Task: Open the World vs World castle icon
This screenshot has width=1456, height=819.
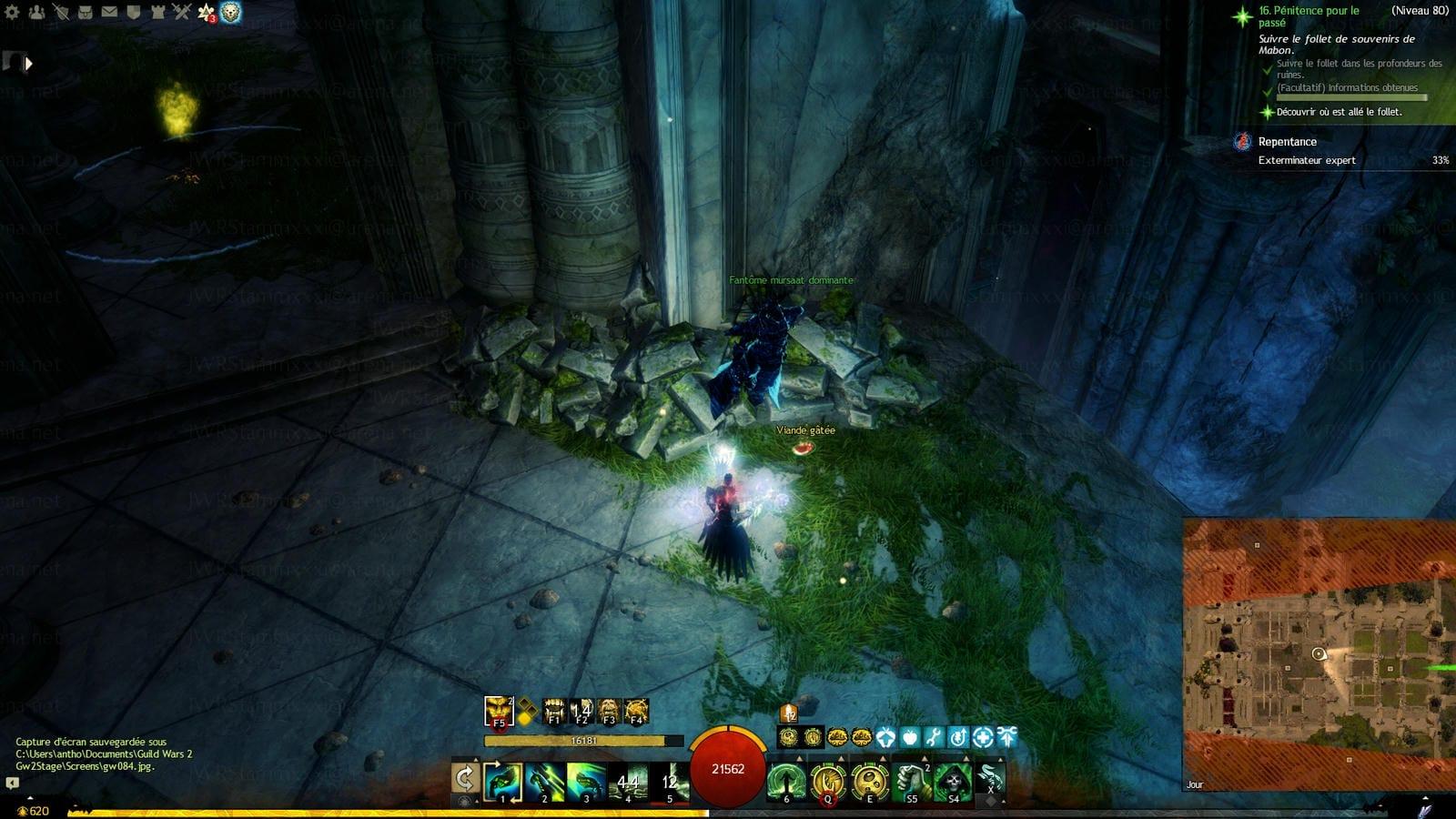Action: coord(157,13)
